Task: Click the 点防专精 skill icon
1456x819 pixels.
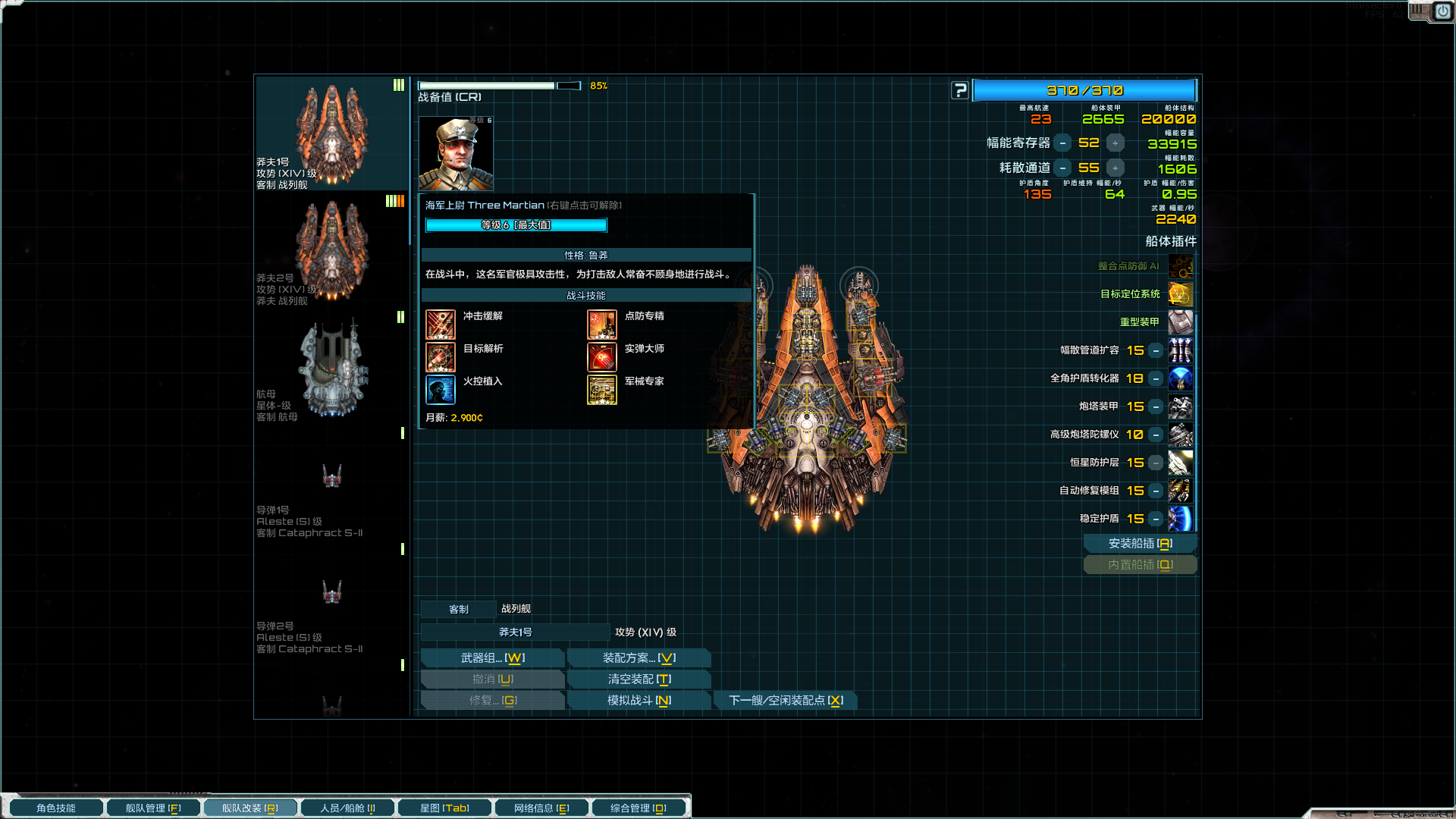Action: pos(601,324)
